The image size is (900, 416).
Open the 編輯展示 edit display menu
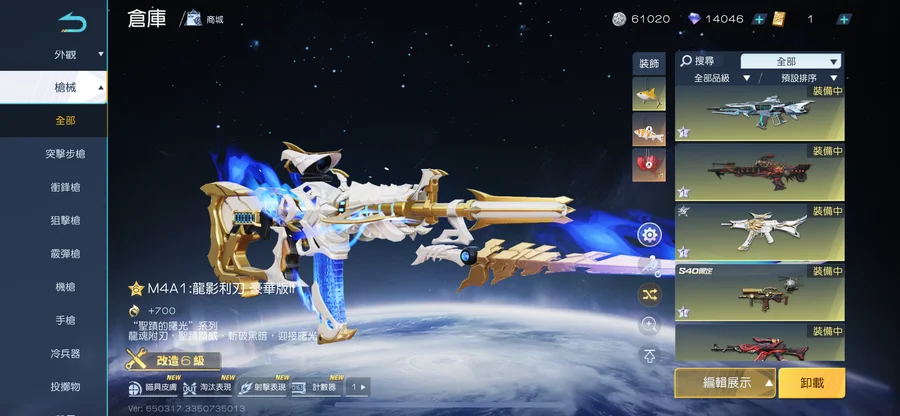pyautogui.click(x=725, y=383)
